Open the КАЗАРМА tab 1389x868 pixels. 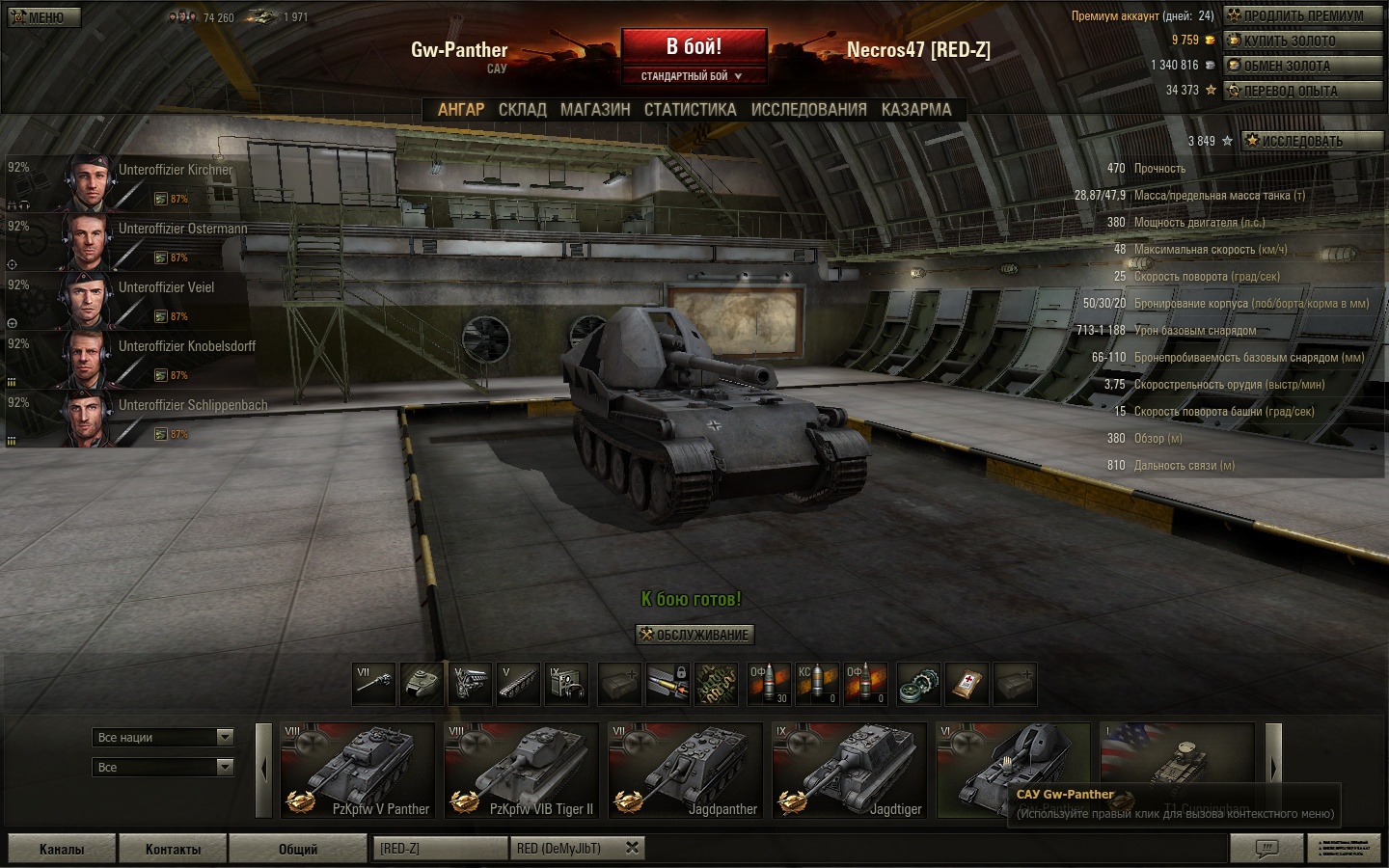(915, 110)
